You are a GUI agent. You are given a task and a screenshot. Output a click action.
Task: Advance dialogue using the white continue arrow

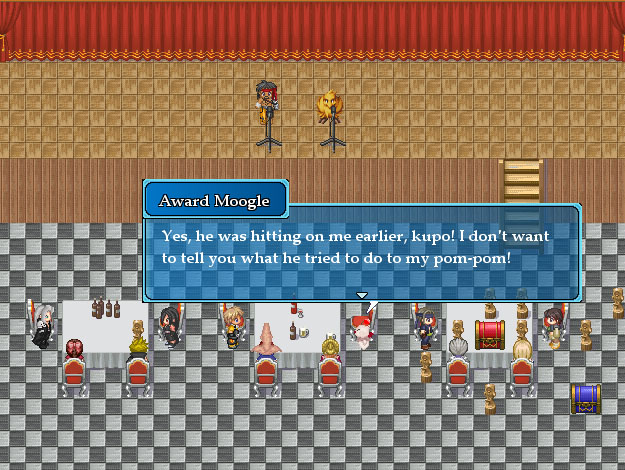[362, 295]
